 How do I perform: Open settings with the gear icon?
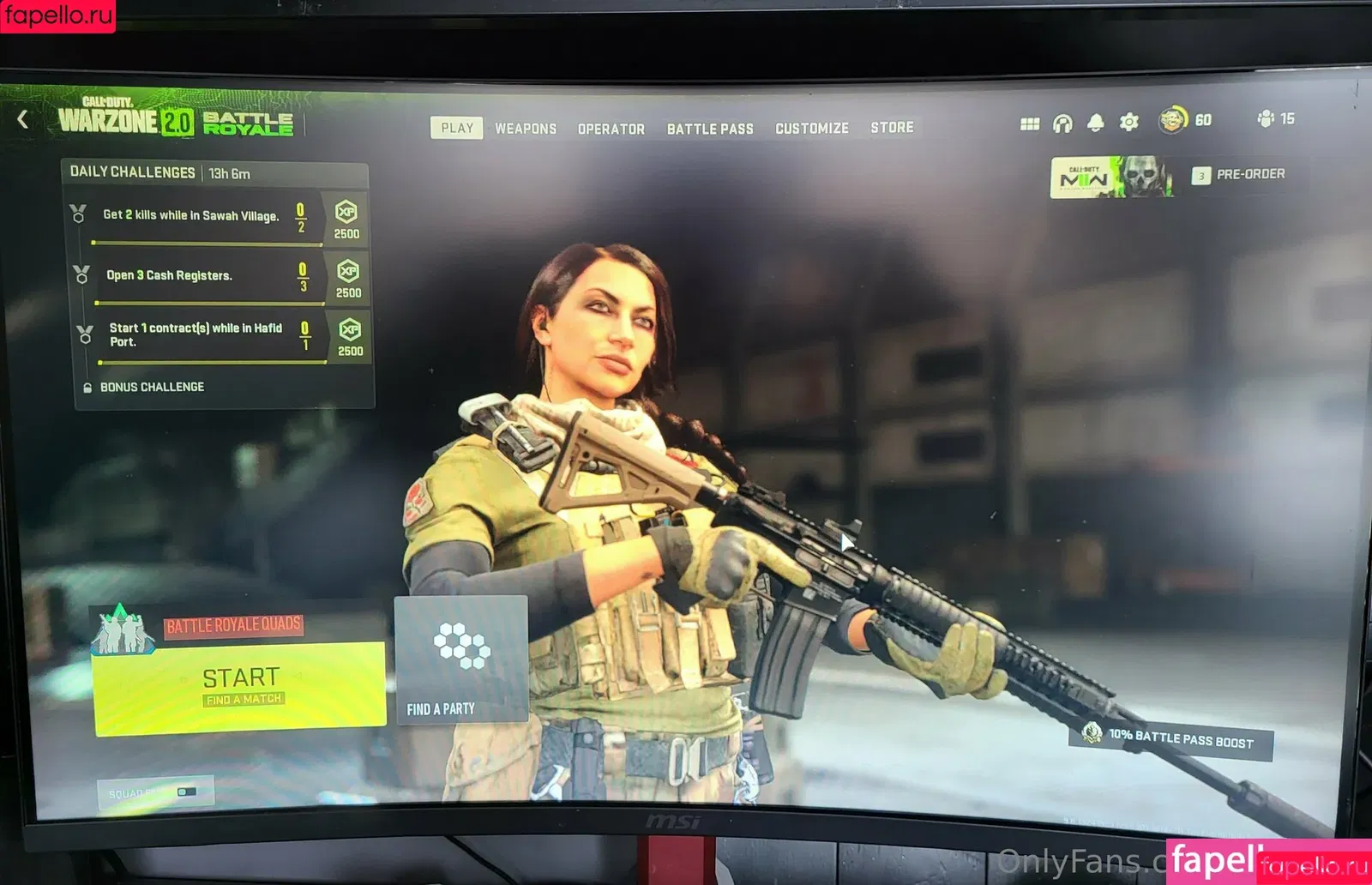pos(1128,122)
